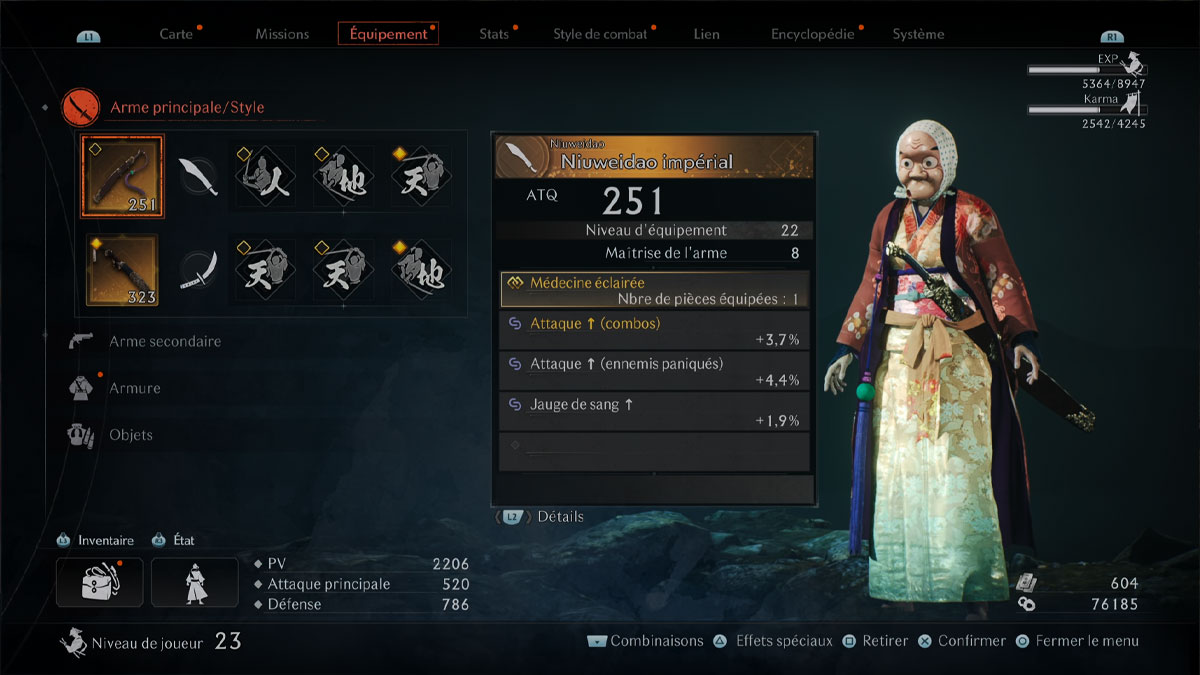This screenshot has width=1200, height=675.
Task: Click the Attaque (combos) bonus row
Action: 654,331
